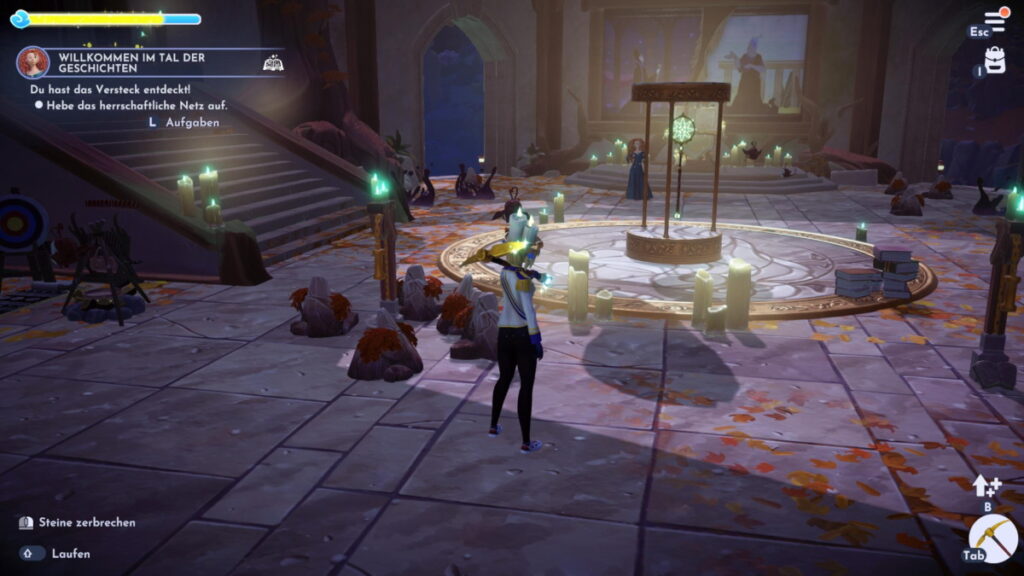Select the golden pickaxe tool wheel

click(997, 539)
